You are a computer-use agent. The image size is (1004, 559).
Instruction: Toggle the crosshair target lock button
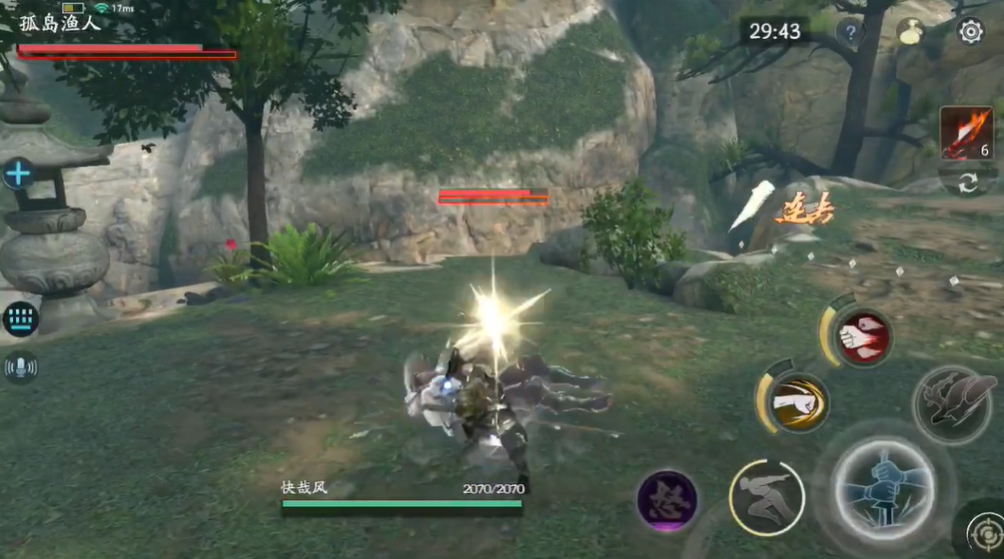coord(986,528)
